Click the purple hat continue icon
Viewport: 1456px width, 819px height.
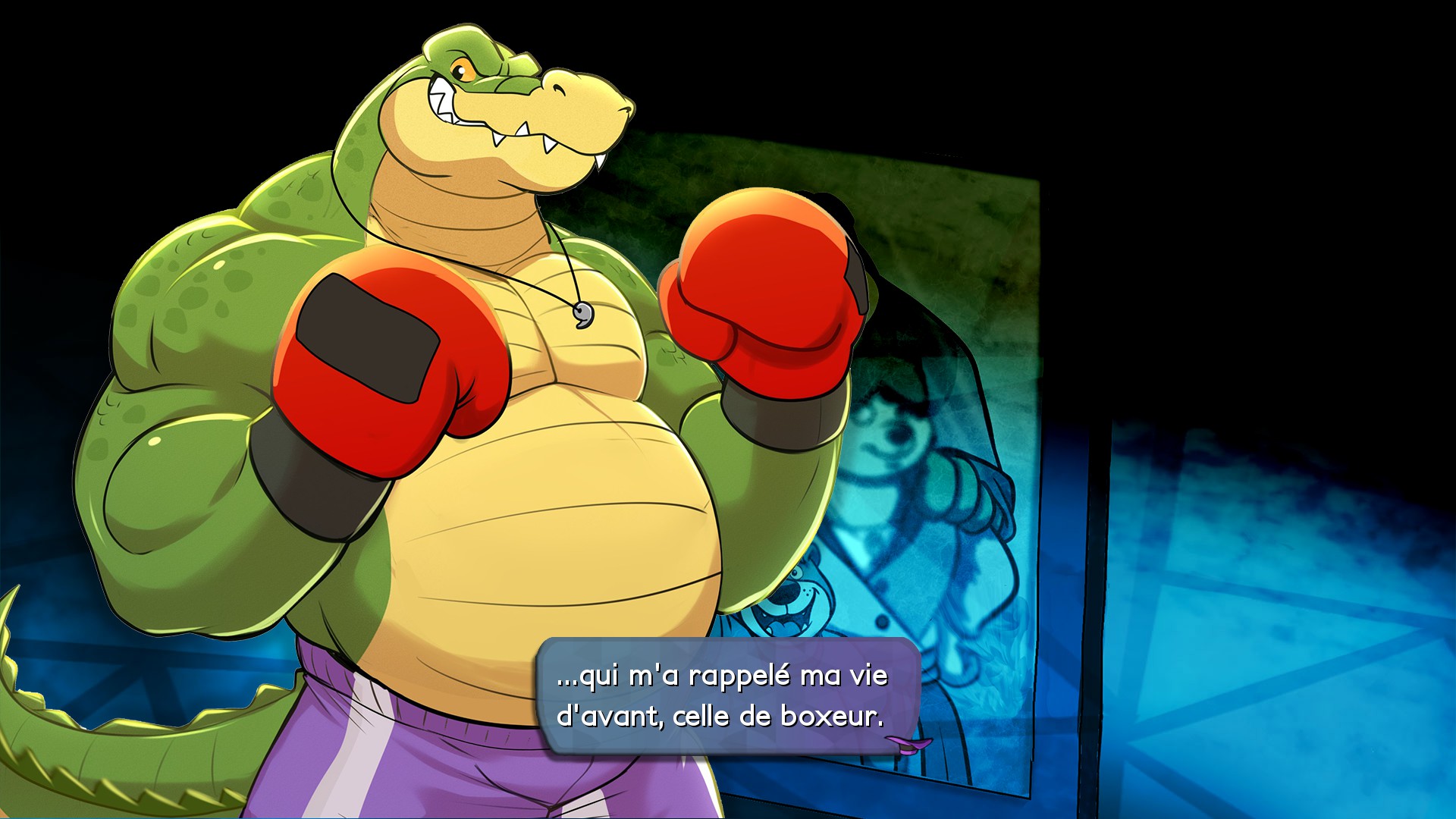coord(908,743)
